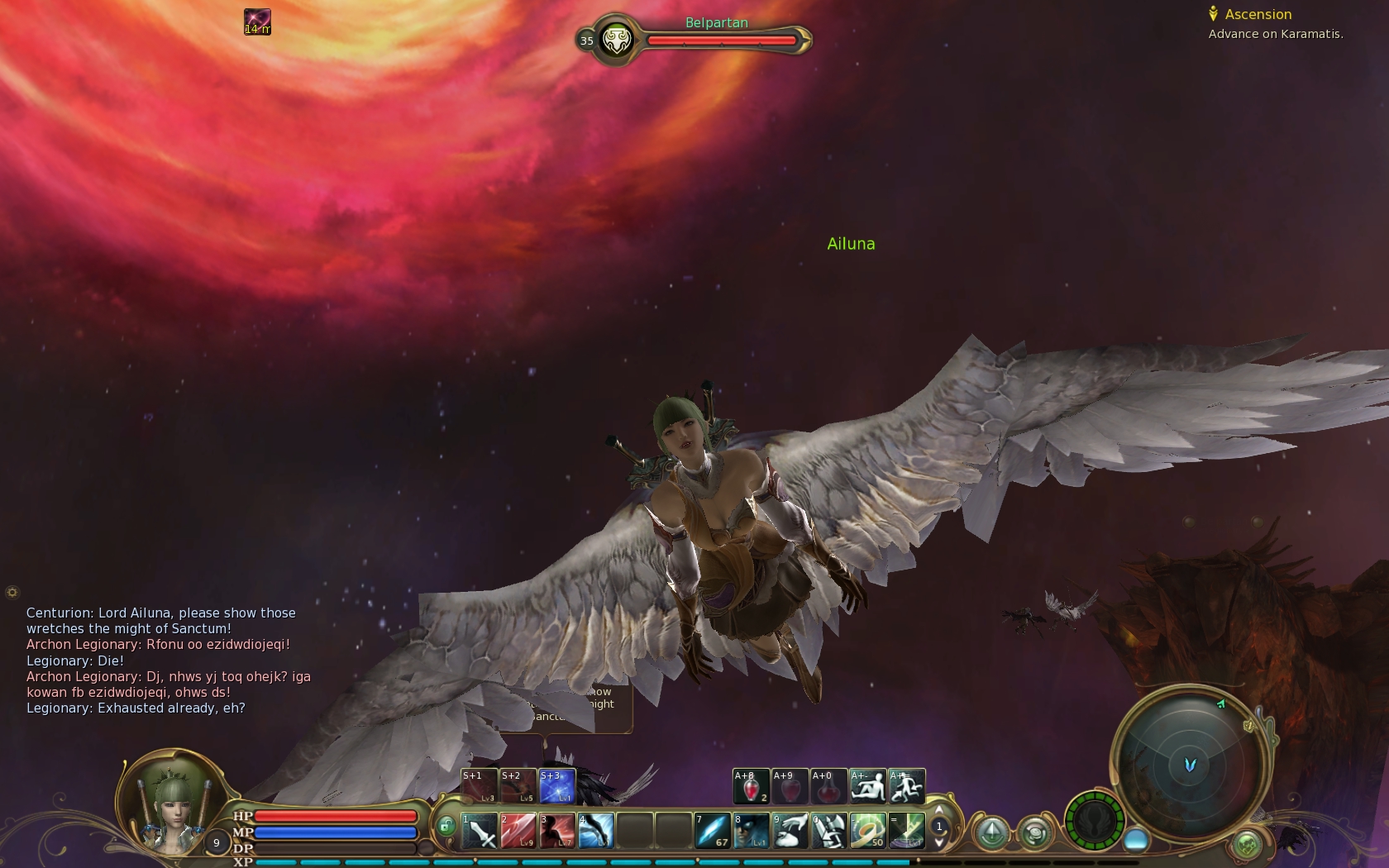Use the blue crystal shard item in slot 7
The height and width of the screenshot is (868, 1389).
[712, 831]
